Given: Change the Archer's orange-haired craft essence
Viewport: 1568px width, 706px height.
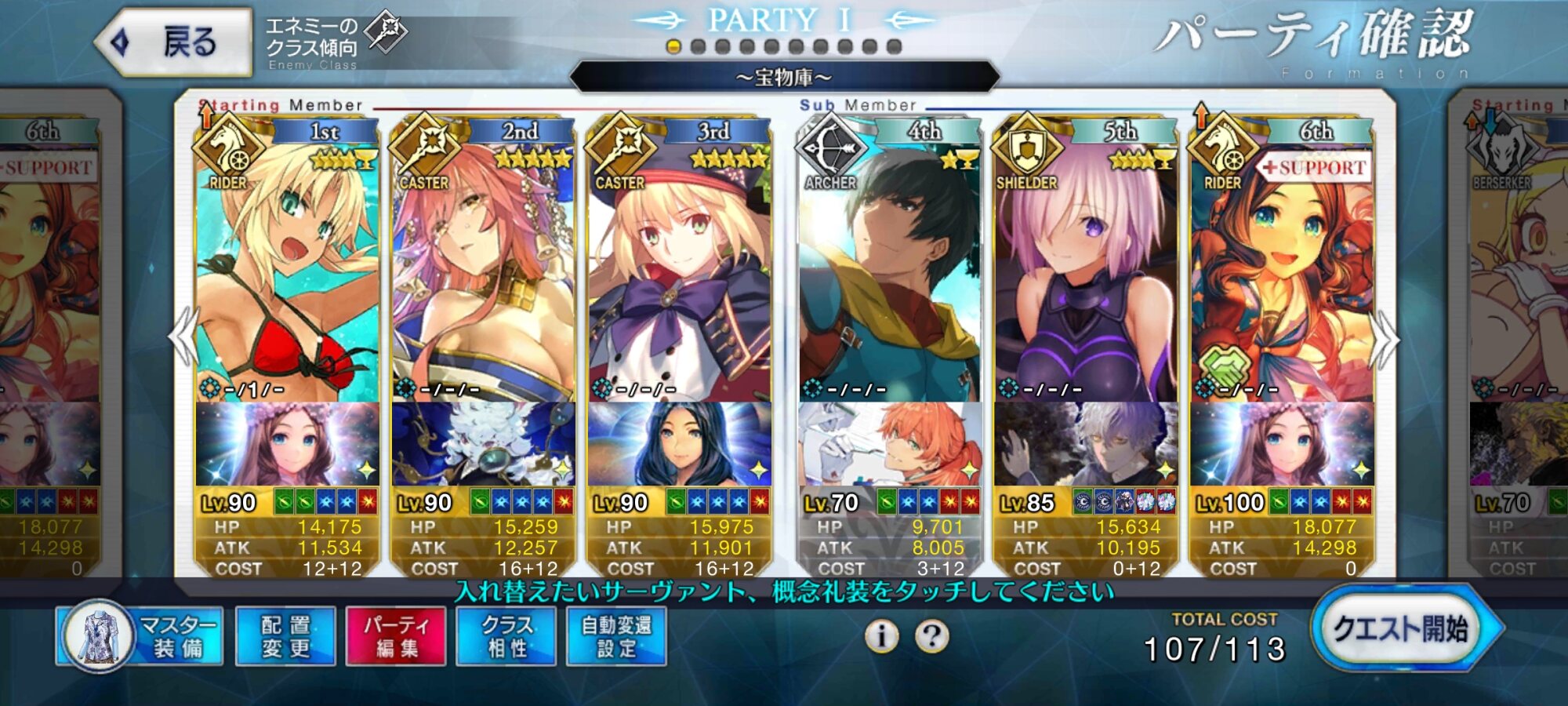Looking at the screenshot, I should [889, 444].
